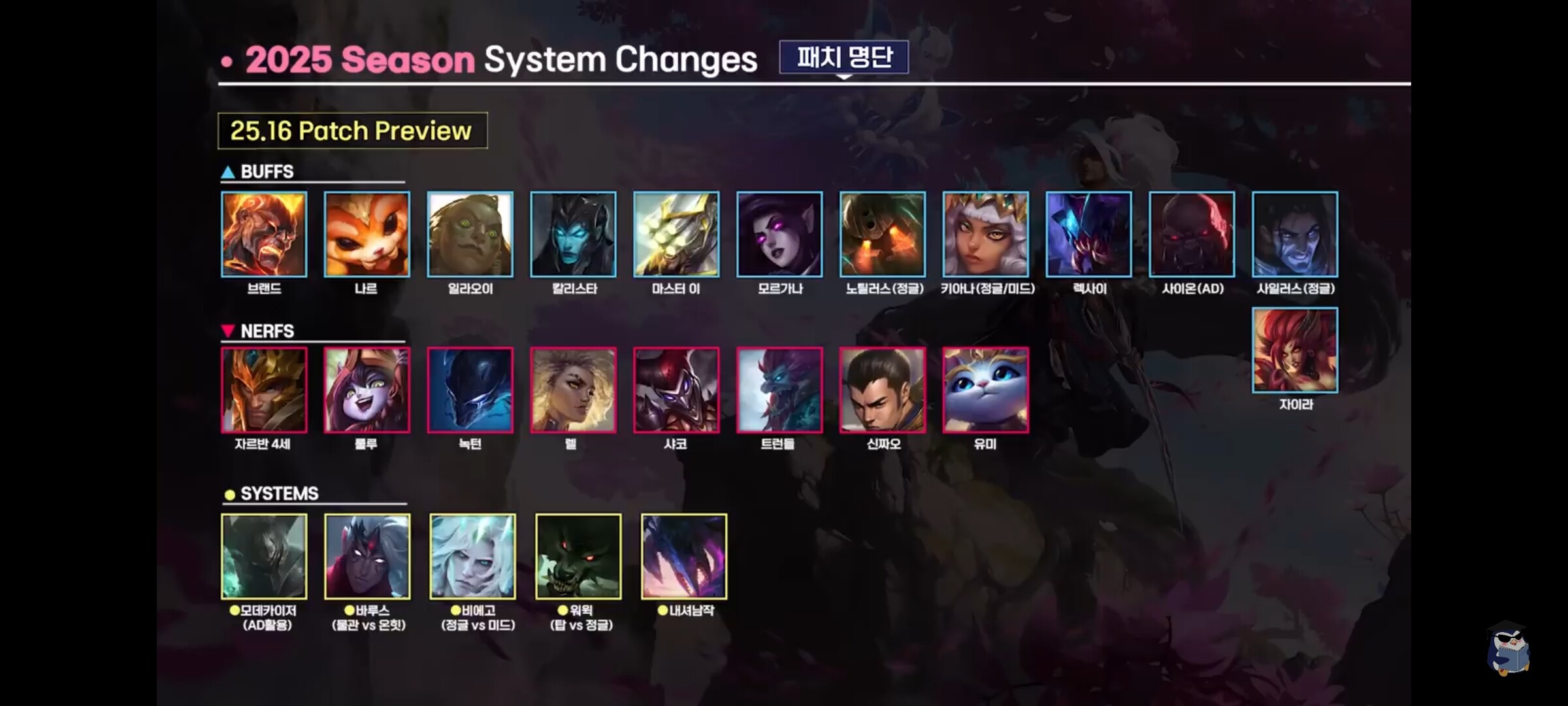
Task: Choose the Qiyana jungle/mid portrait
Action: 985,234
